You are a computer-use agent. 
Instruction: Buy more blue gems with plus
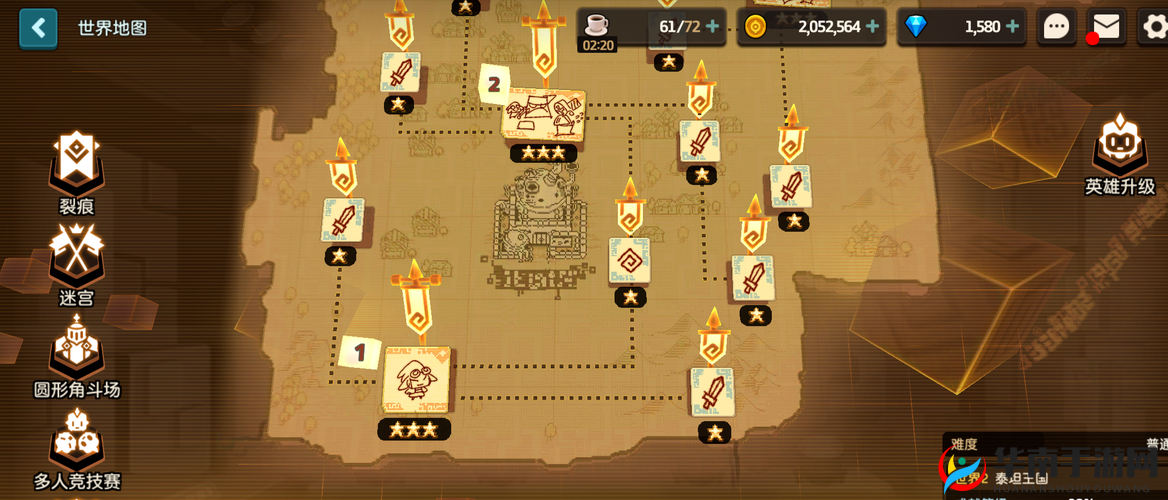[1013, 27]
